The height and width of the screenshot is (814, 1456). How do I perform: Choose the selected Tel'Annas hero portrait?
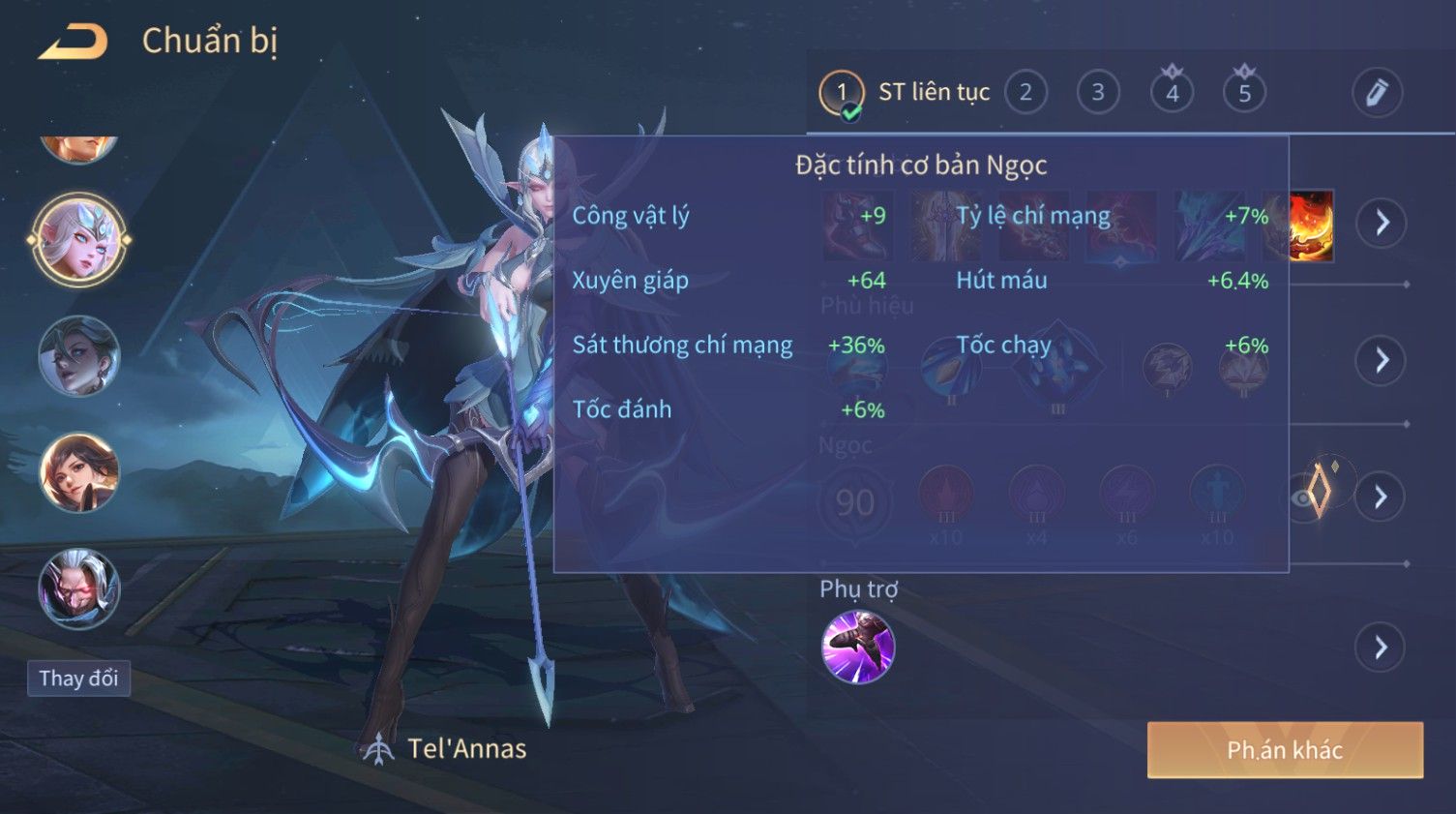coord(79,239)
